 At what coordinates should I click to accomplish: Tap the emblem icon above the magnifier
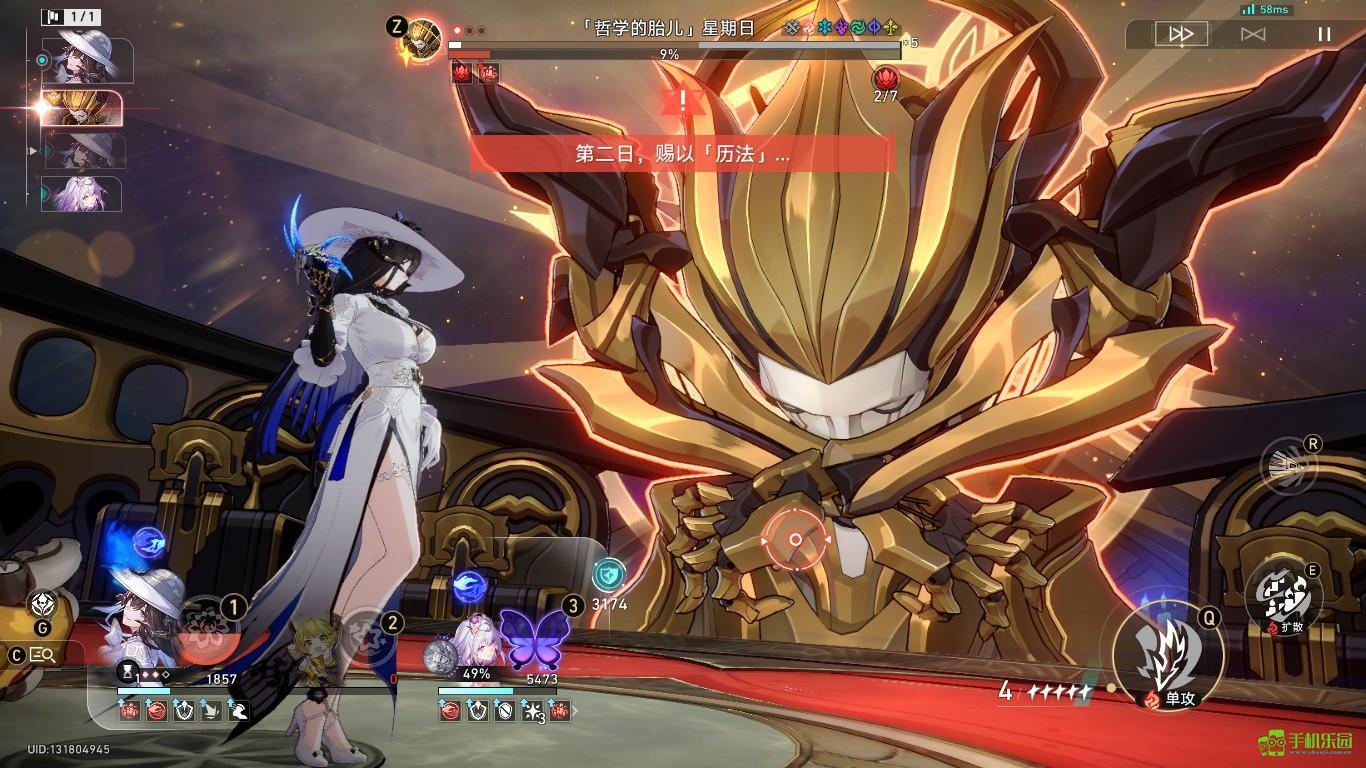point(42,604)
